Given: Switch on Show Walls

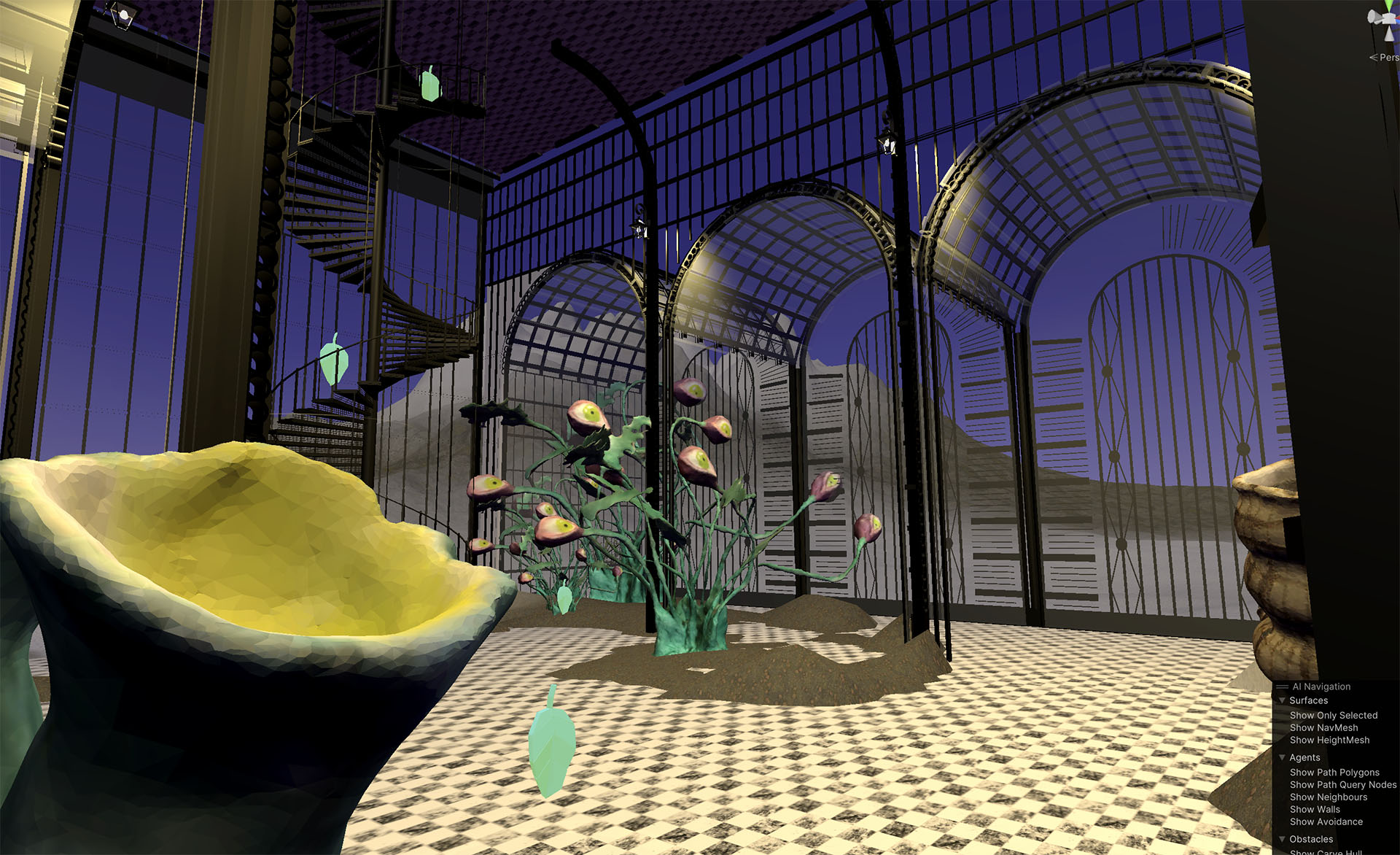Looking at the screenshot, I should click(x=1315, y=810).
